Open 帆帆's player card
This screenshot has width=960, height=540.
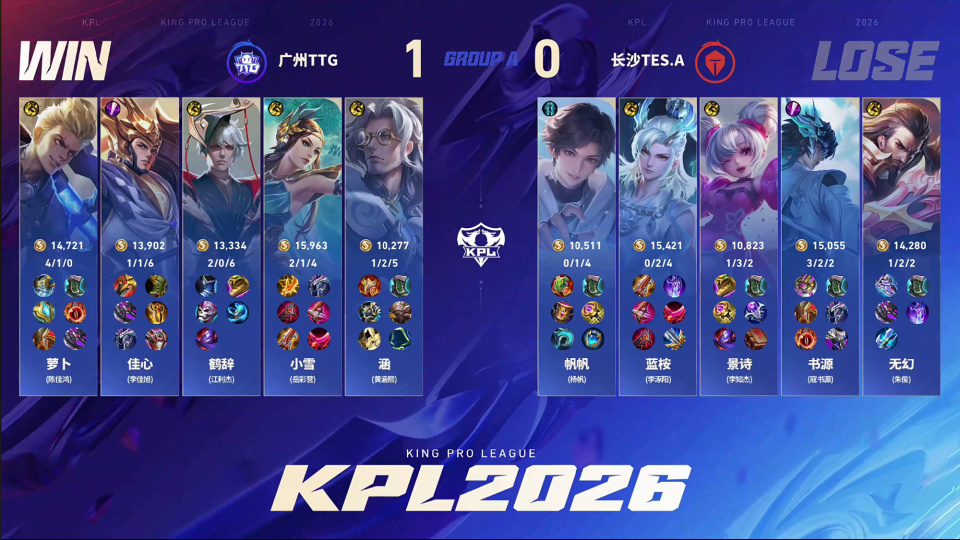(577, 245)
